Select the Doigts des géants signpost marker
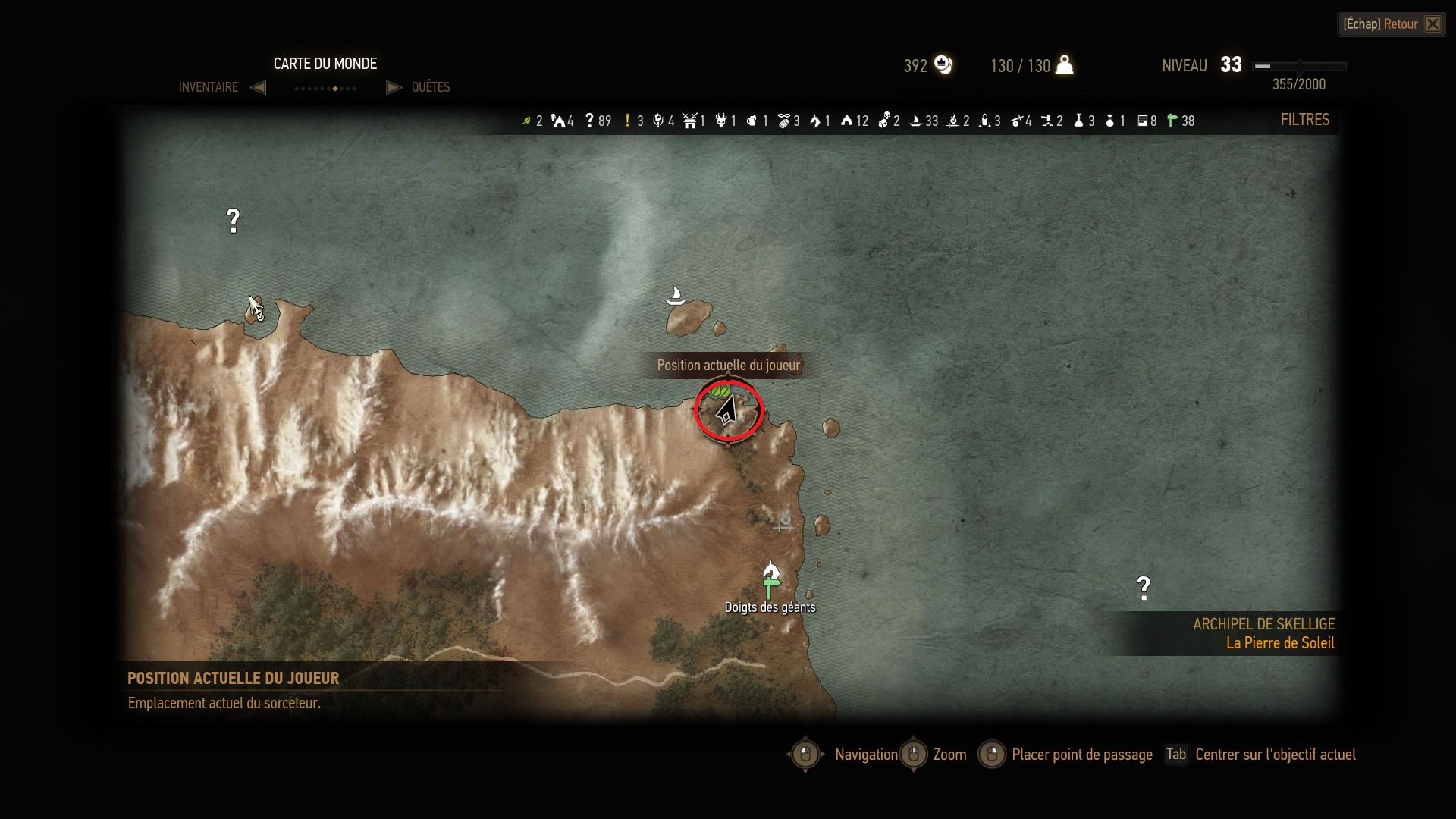 point(770,586)
